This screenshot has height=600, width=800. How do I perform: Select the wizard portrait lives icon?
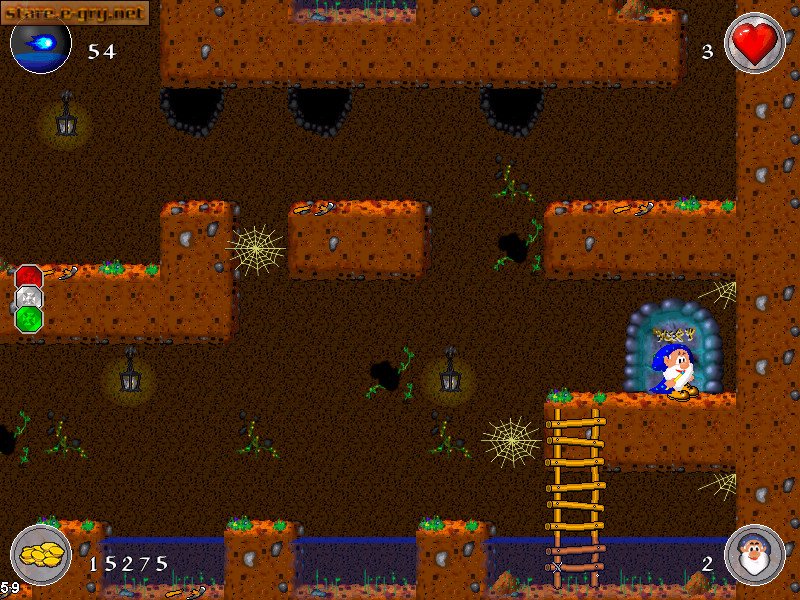(x=754, y=556)
